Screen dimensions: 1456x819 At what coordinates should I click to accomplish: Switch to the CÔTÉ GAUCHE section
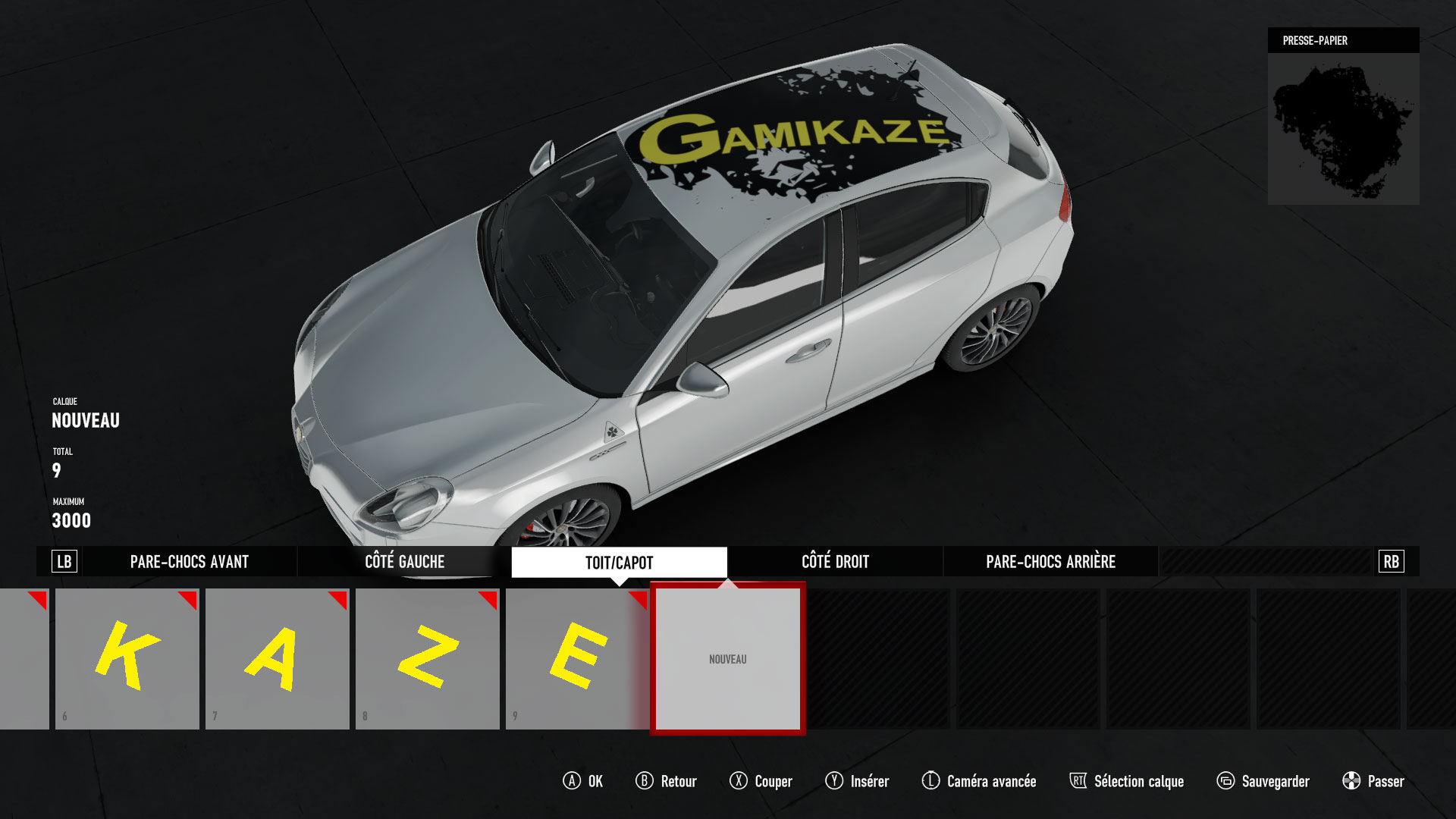(x=404, y=562)
